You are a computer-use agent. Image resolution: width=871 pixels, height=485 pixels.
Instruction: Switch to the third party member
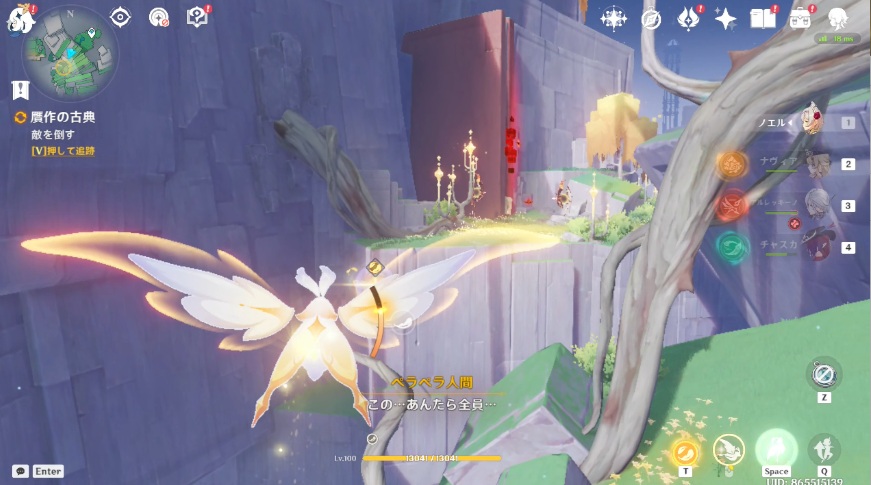[818, 205]
